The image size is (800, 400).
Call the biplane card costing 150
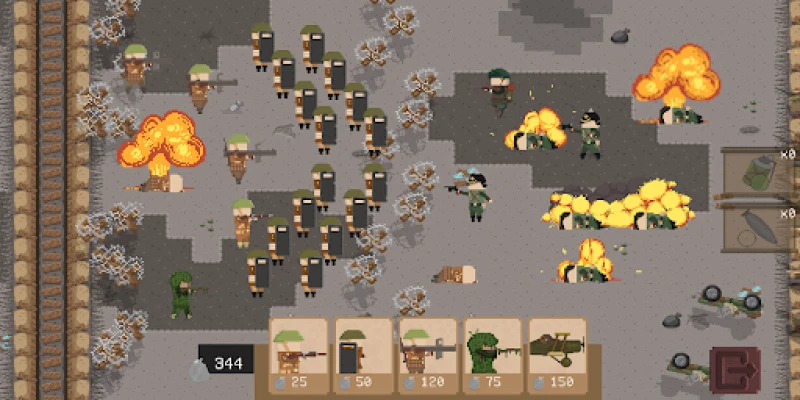tap(557, 354)
